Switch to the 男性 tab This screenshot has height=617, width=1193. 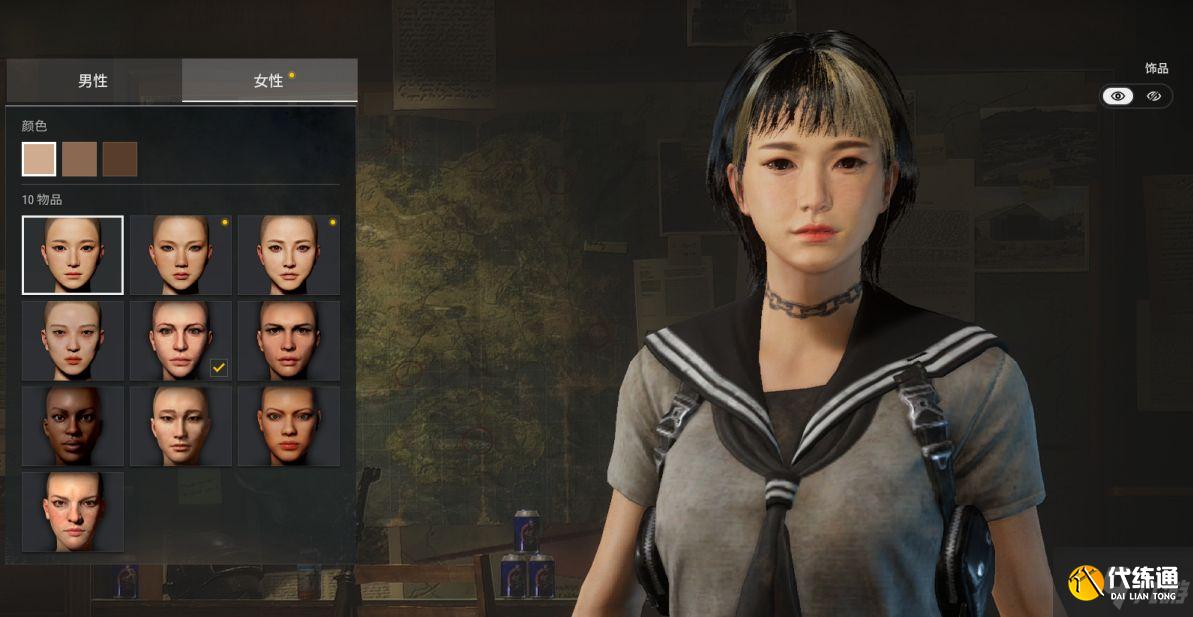[93, 81]
